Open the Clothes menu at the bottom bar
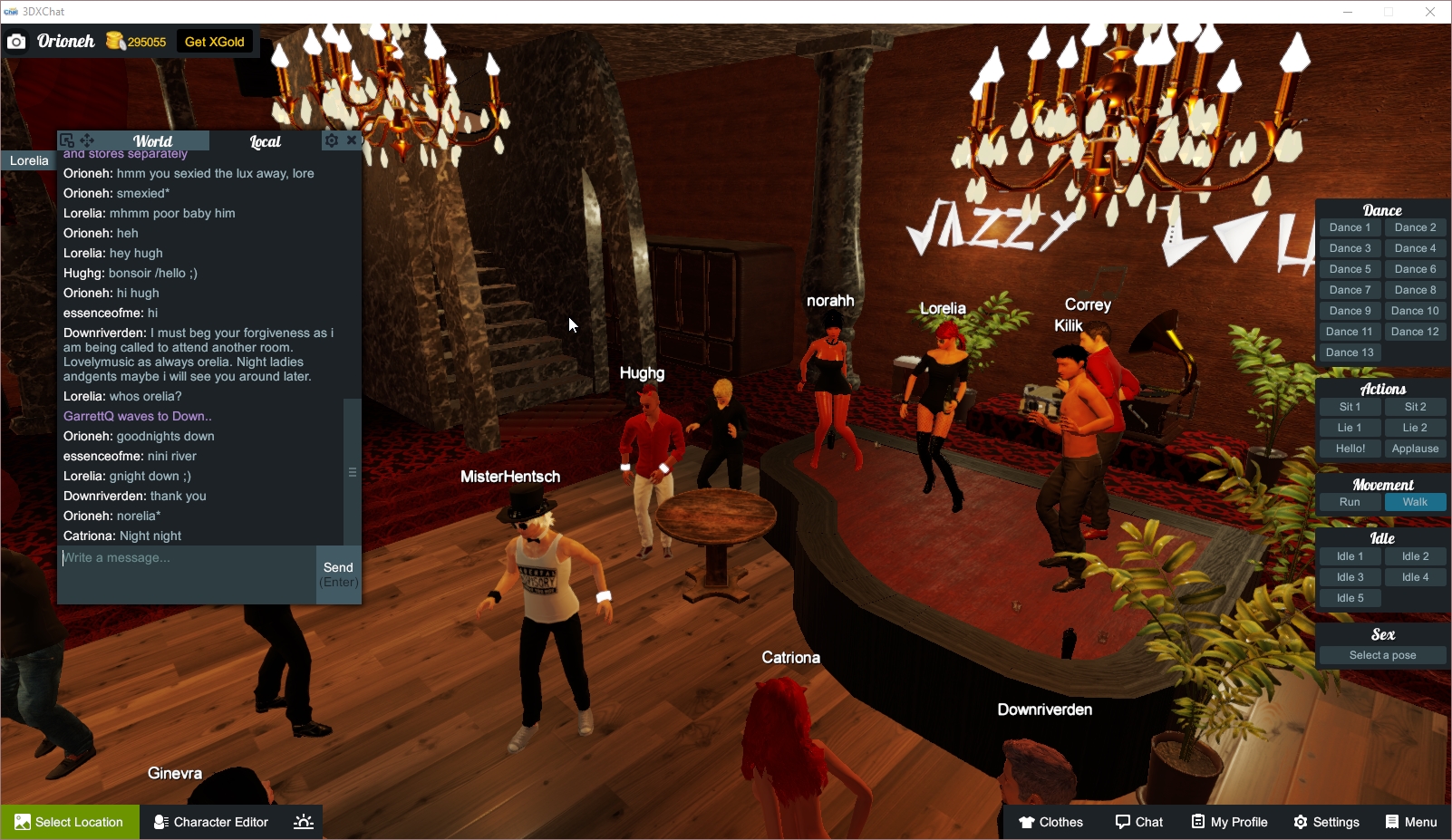This screenshot has width=1452, height=840. [1051, 822]
